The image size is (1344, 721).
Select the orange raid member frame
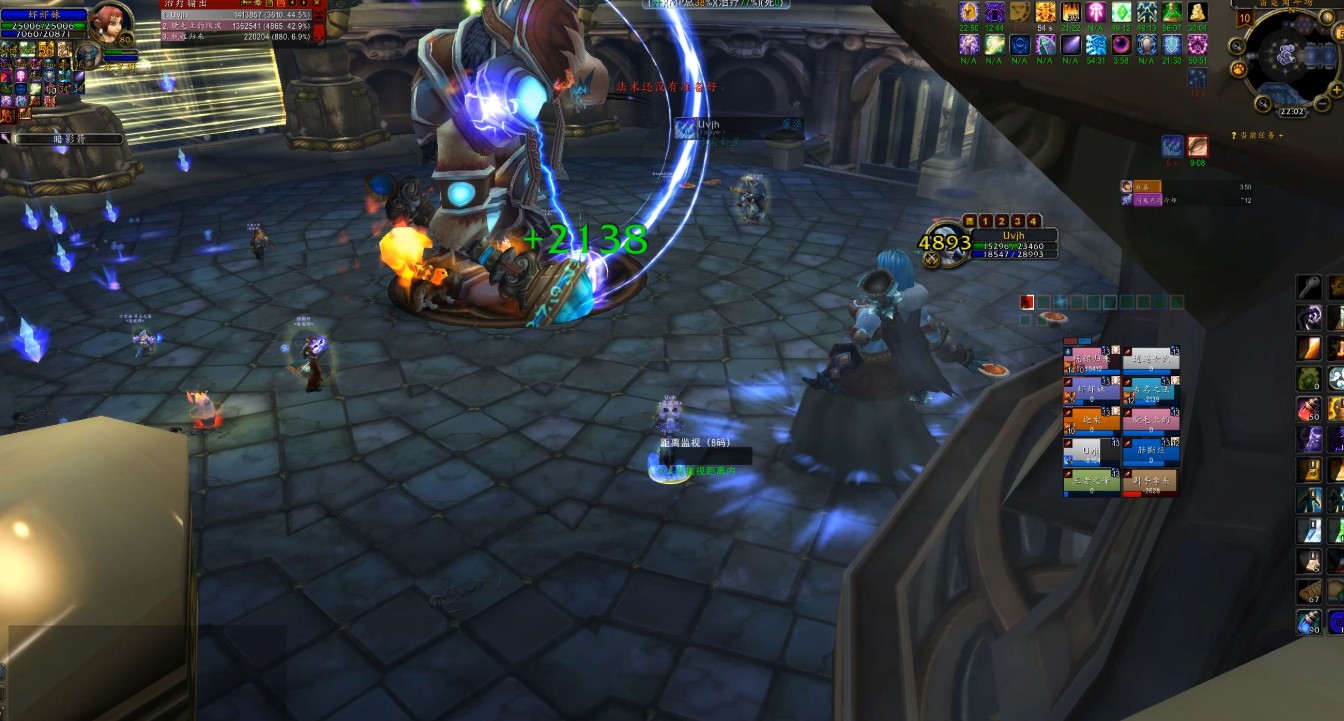coord(1091,420)
